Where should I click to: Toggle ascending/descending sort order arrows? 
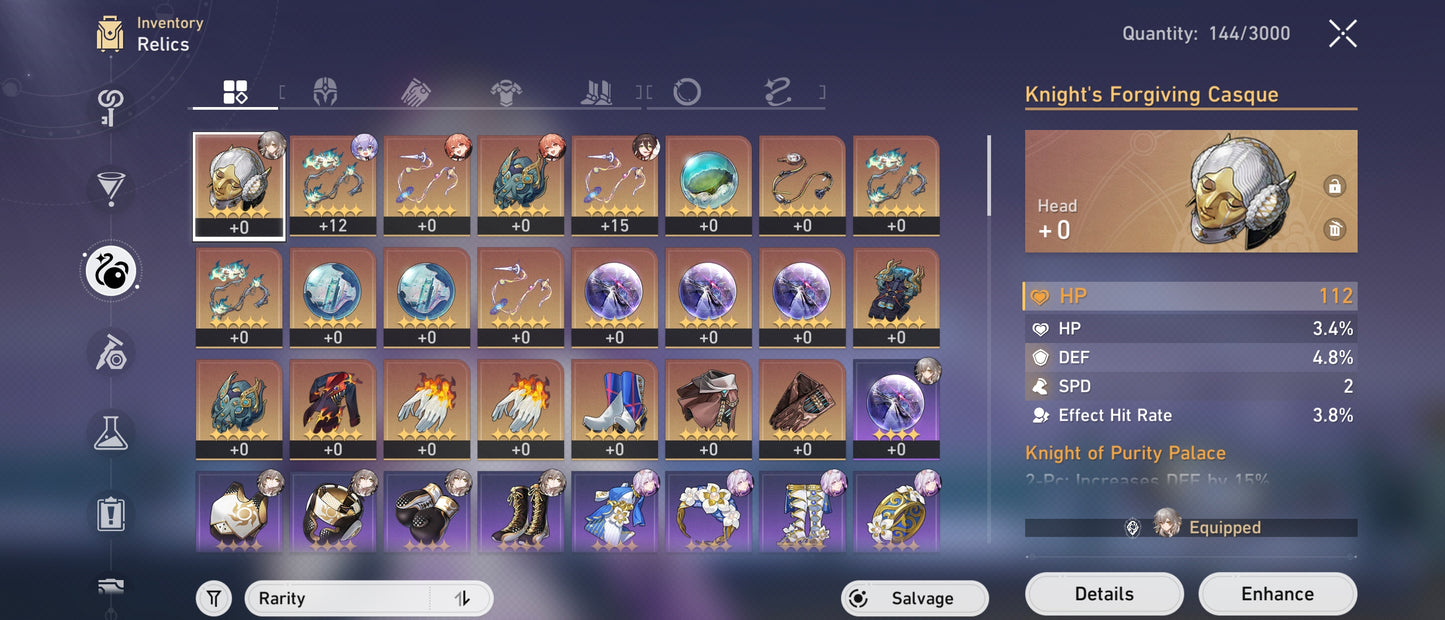462,598
